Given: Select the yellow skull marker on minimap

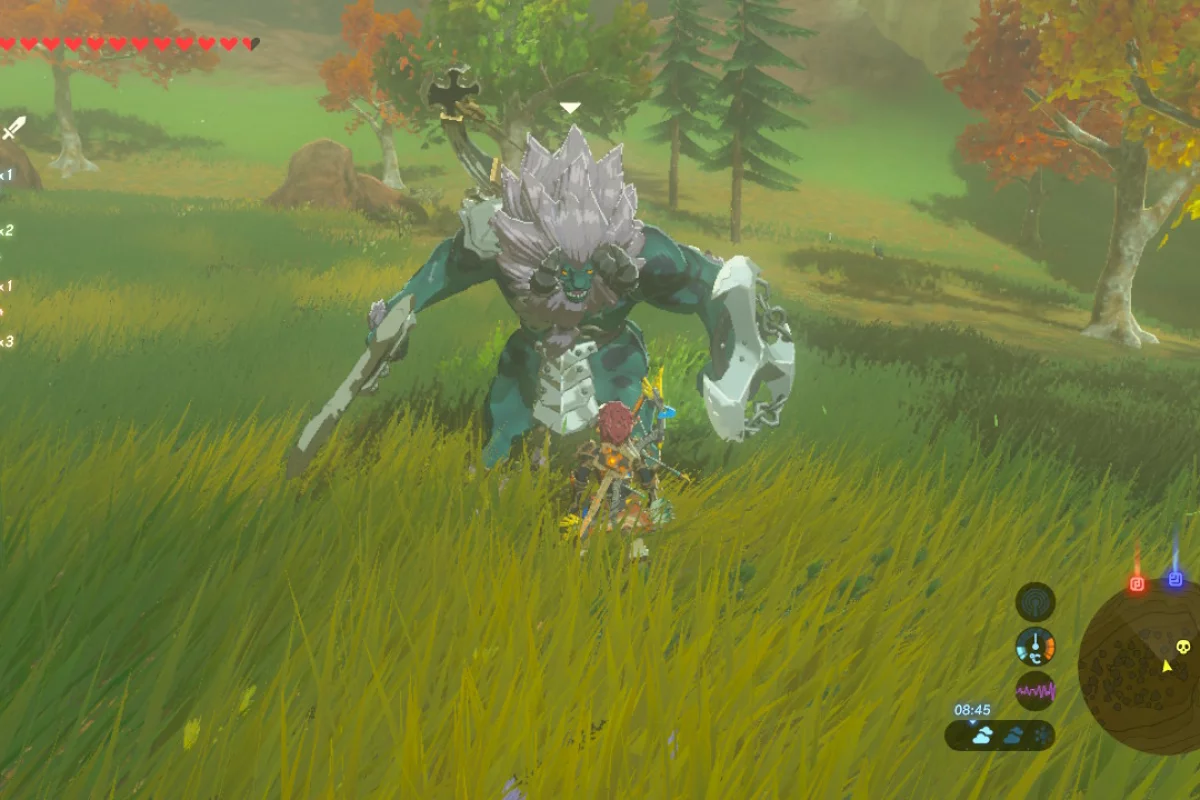Looking at the screenshot, I should [x=1183, y=647].
